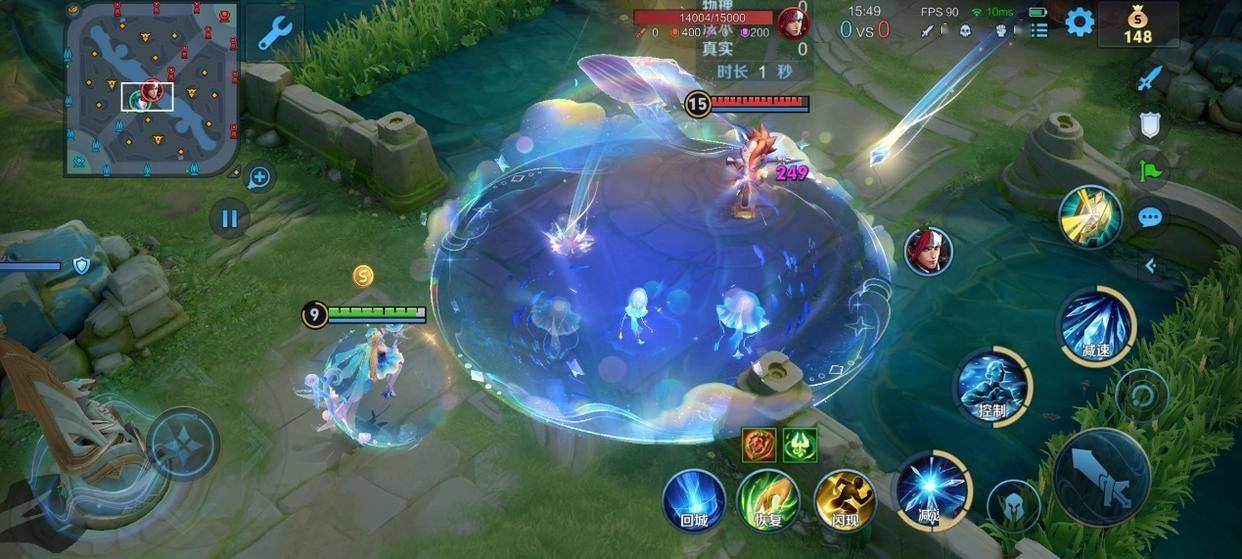This screenshot has width=1242, height=559.
Task: Use the 恢复 heal ability
Action: [x=768, y=499]
